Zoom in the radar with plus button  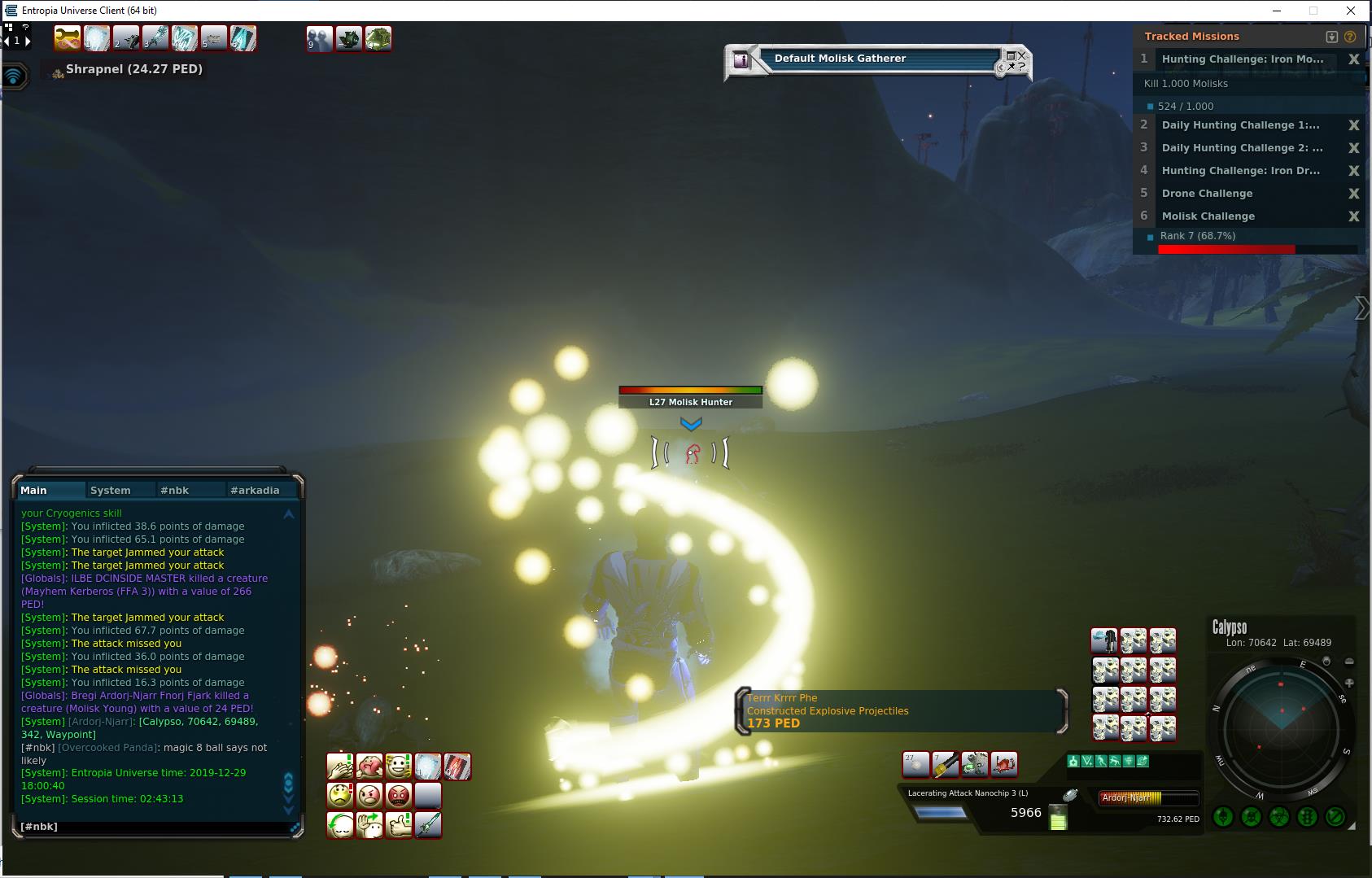click(1349, 683)
